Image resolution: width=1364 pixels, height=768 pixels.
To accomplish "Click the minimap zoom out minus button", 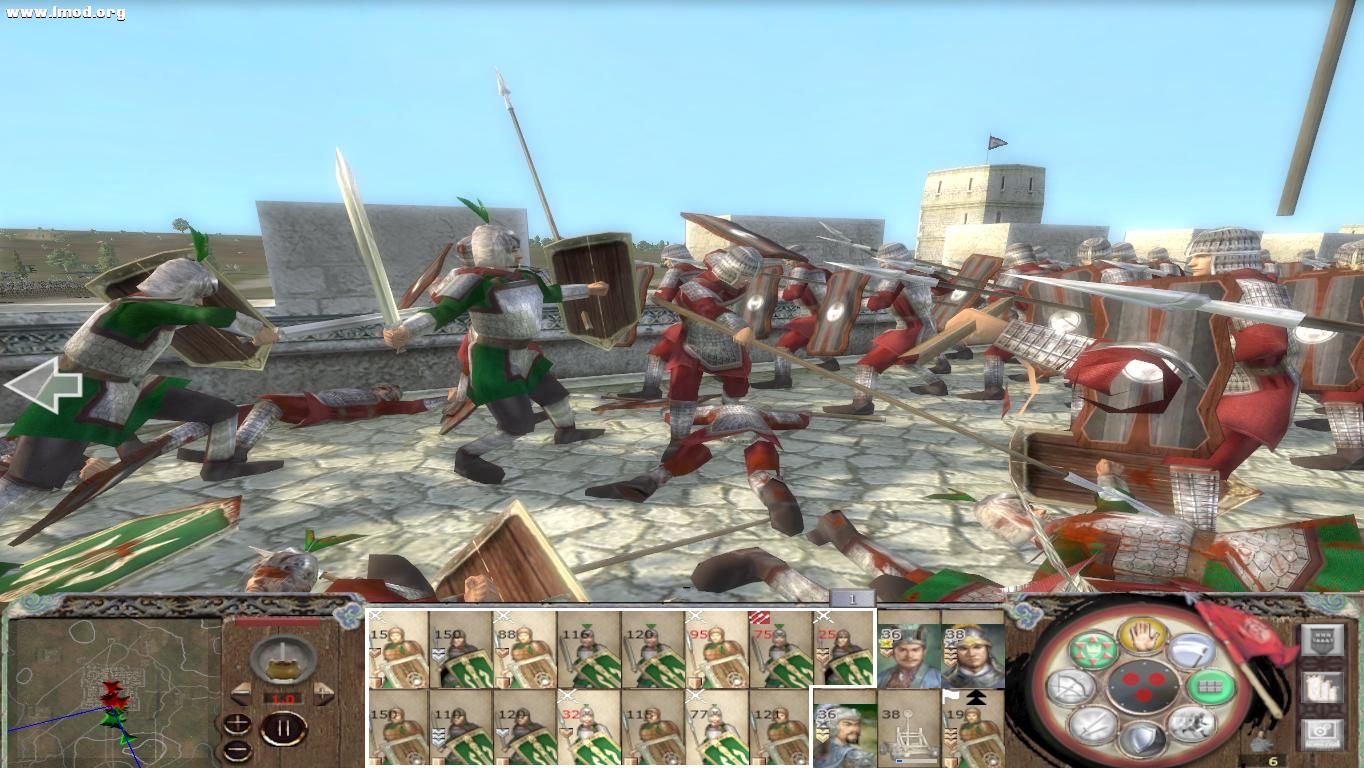I will coord(237,750).
